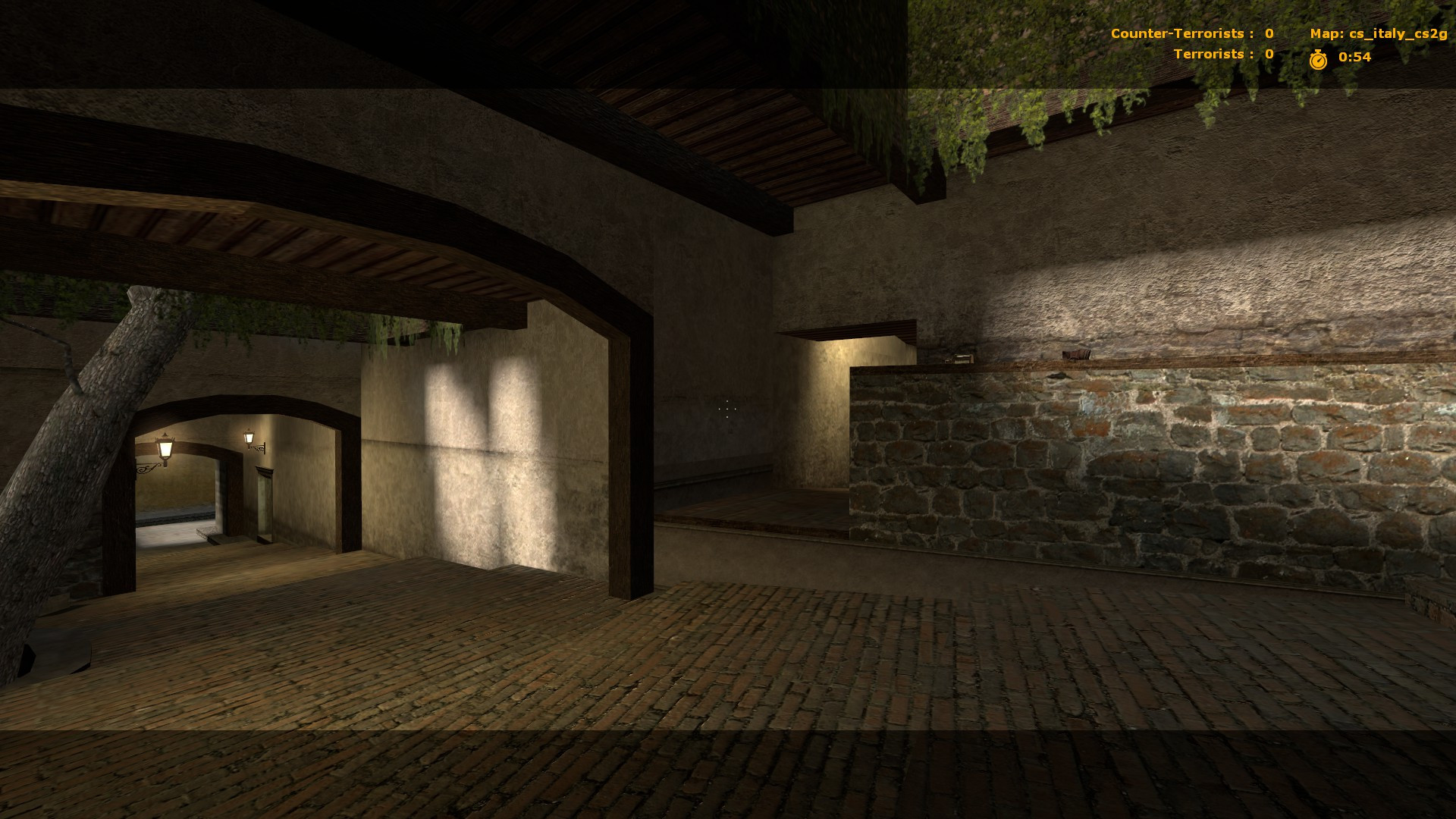The width and height of the screenshot is (1456, 819).
Task: Click the small crate atop the stone wall
Action: (x=959, y=358)
